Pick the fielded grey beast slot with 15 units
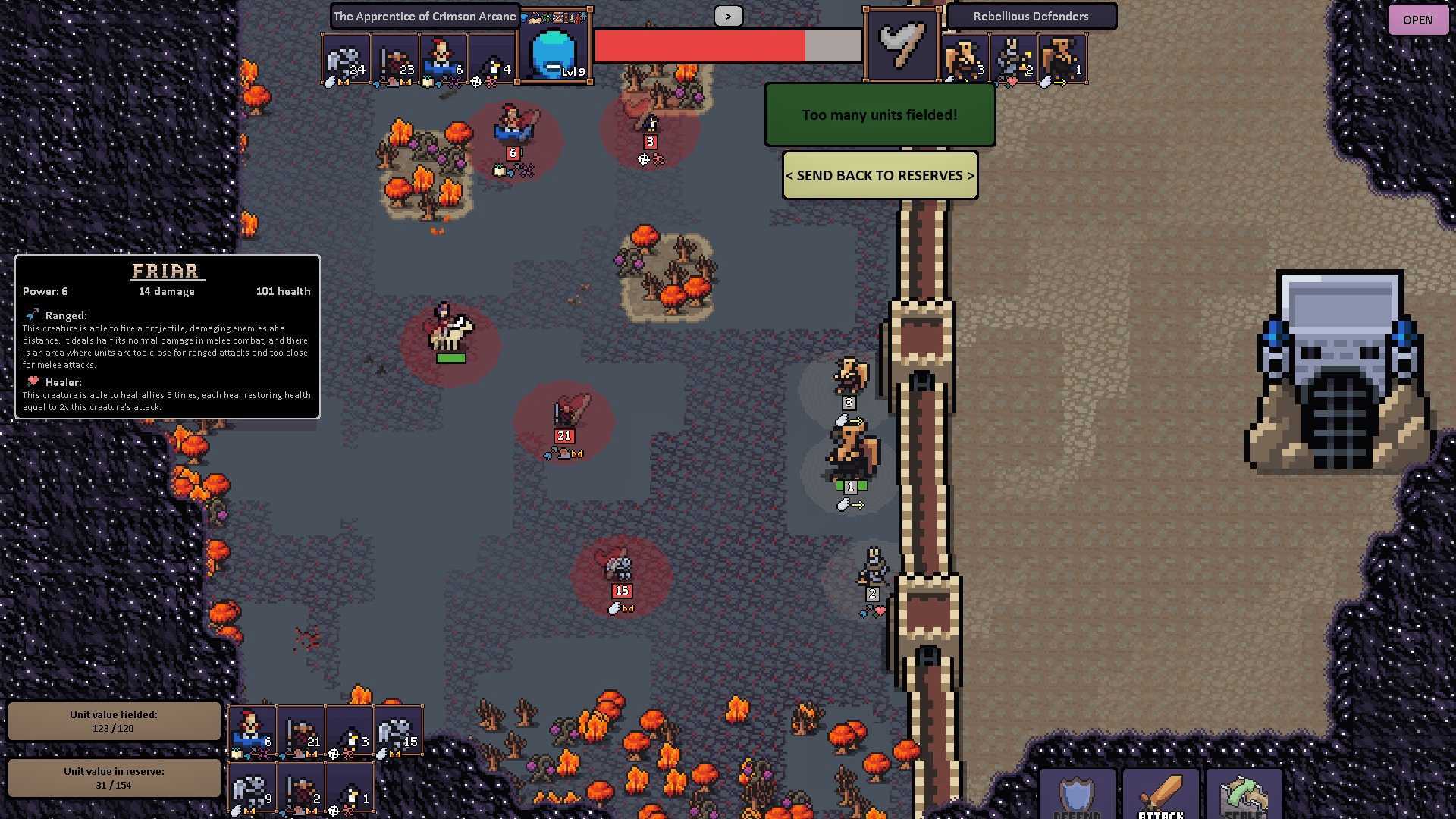1456x819 pixels. (398, 731)
